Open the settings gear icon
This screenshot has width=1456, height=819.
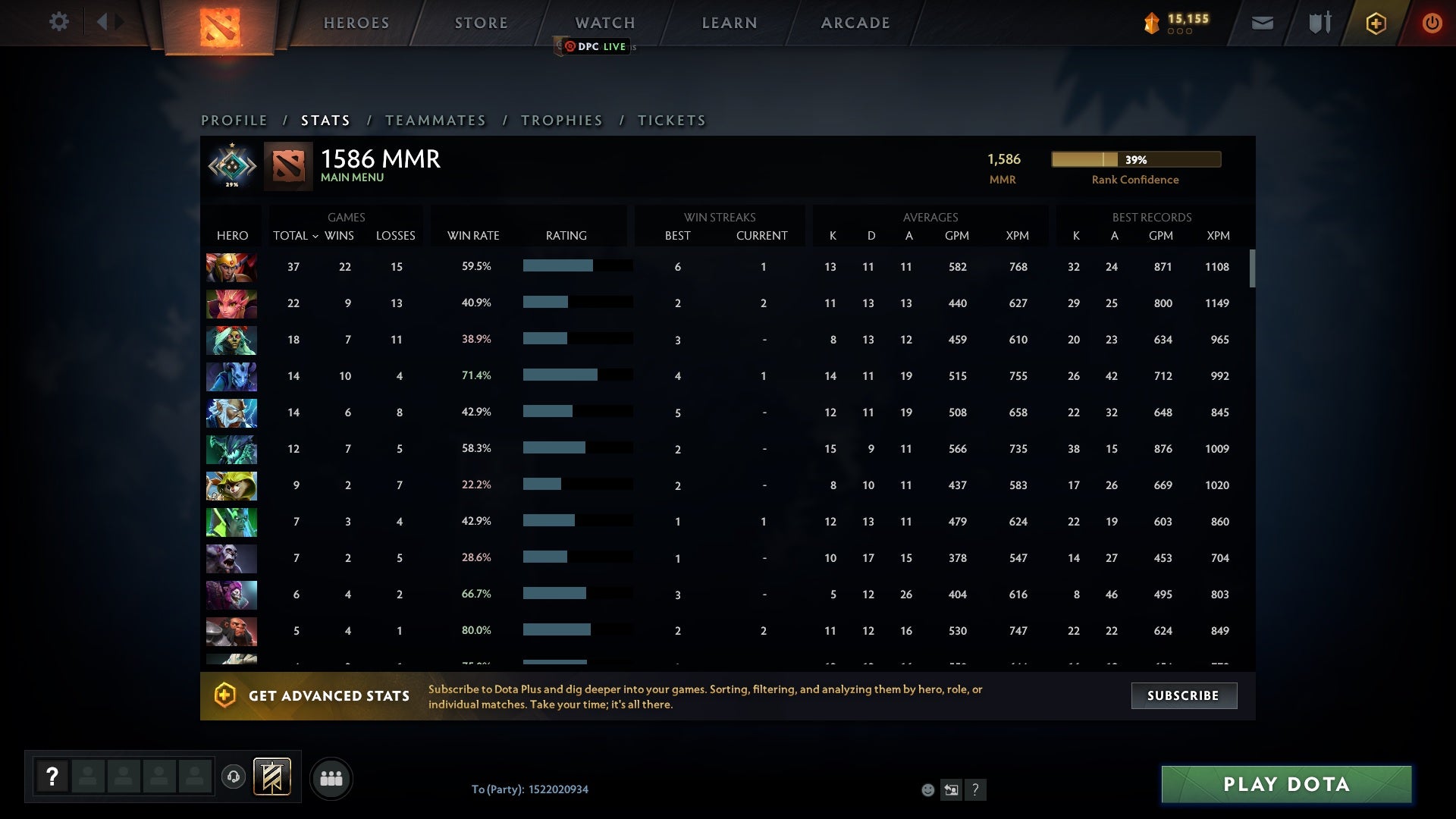click(x=59, y=22)
